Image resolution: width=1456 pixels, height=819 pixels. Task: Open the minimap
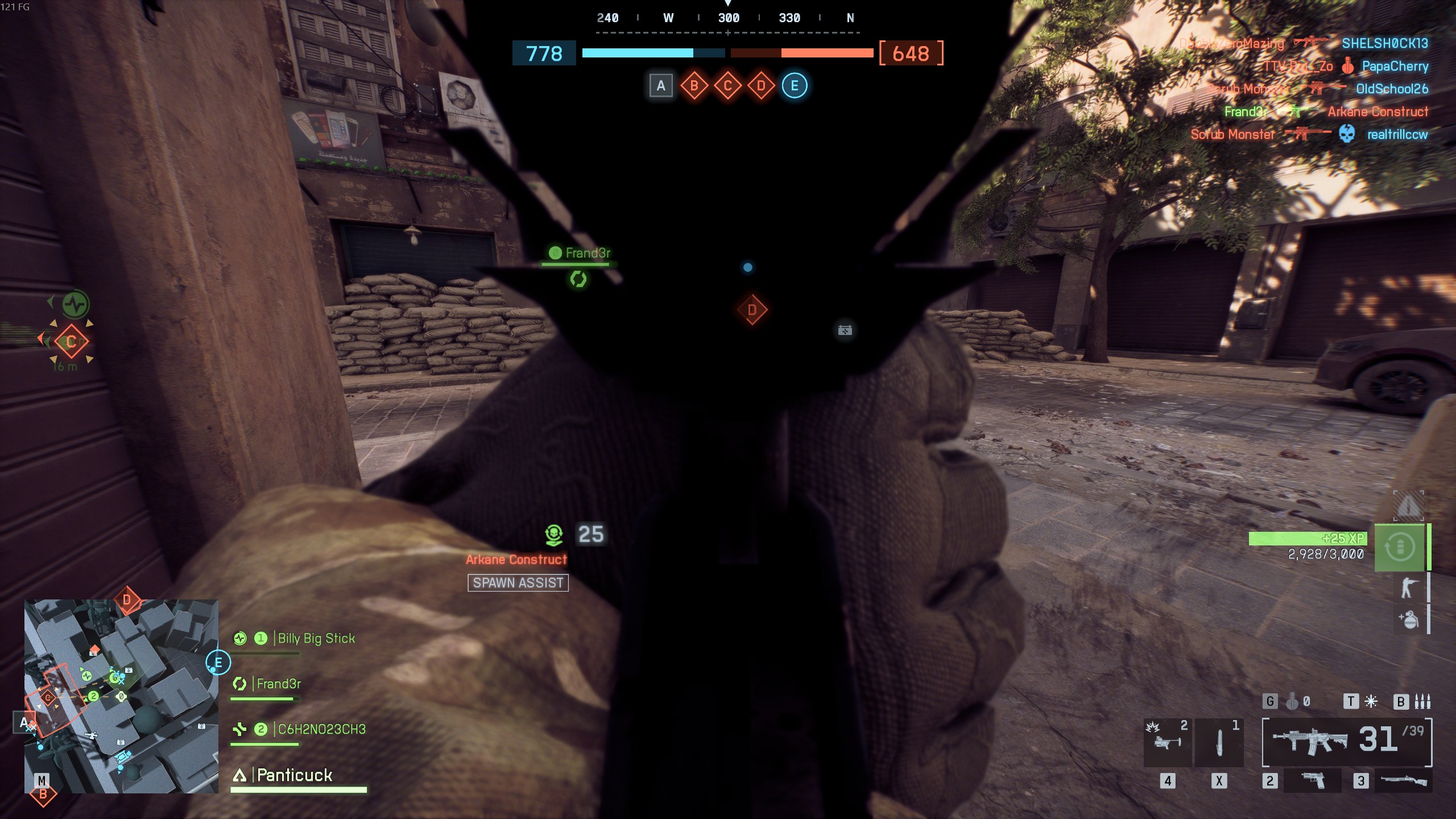tap(121, 696)
